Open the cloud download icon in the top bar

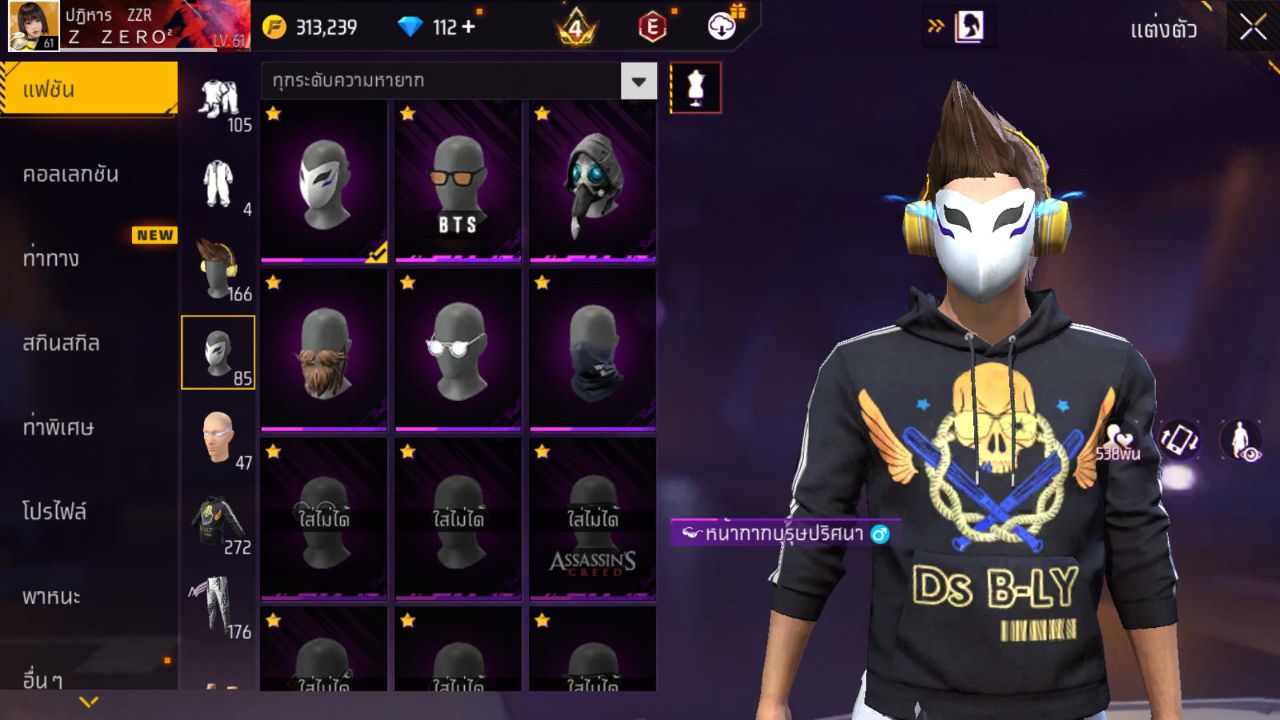point(719,27)
